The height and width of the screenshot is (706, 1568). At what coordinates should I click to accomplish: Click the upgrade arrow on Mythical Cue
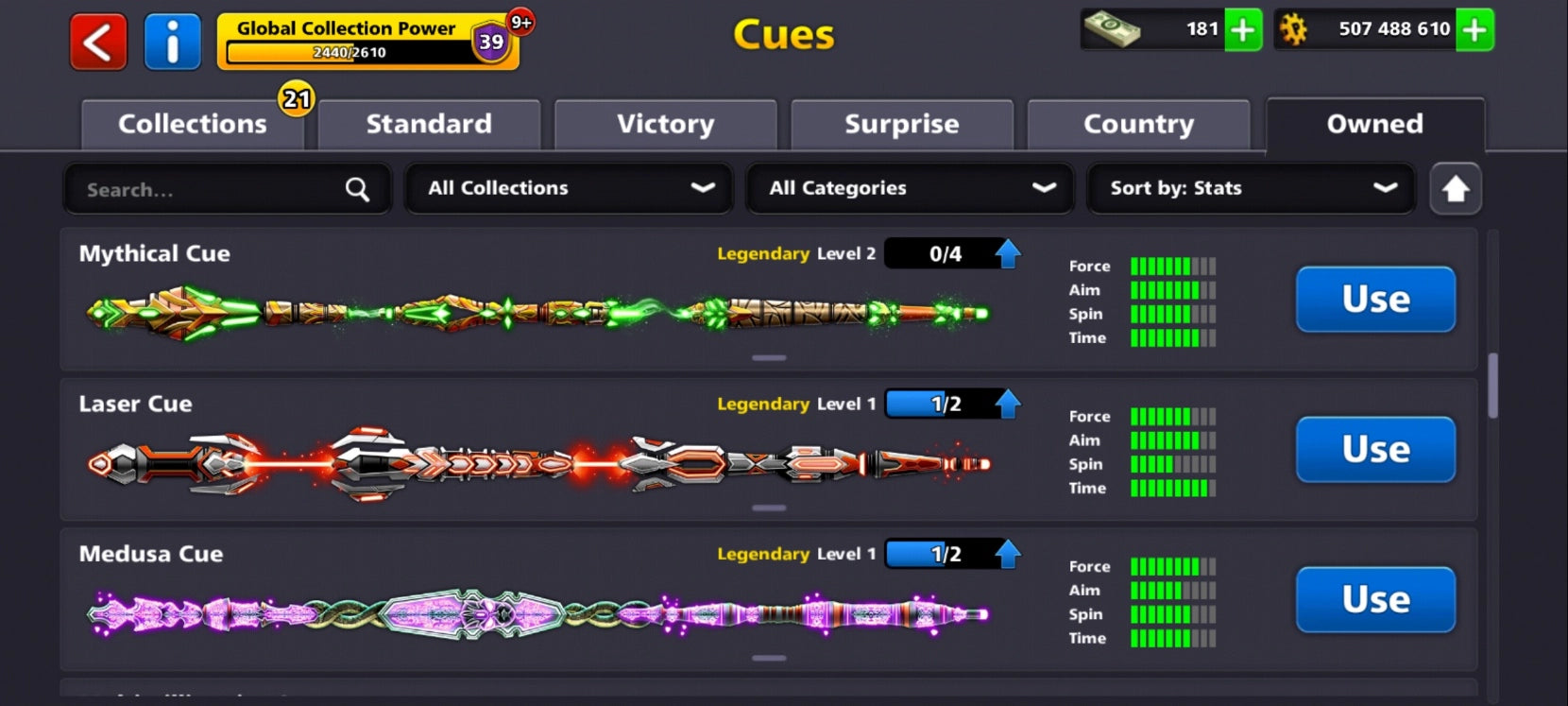coord(1007,252)
